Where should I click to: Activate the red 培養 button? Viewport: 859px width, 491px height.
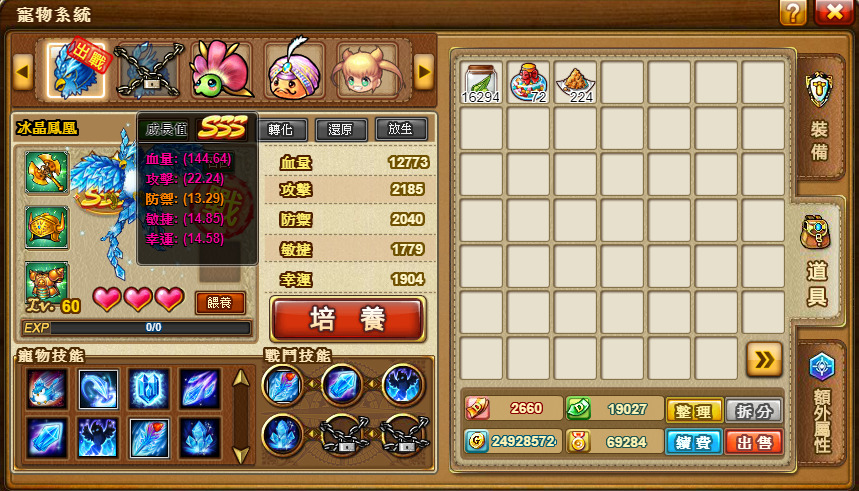pos(348,319)
